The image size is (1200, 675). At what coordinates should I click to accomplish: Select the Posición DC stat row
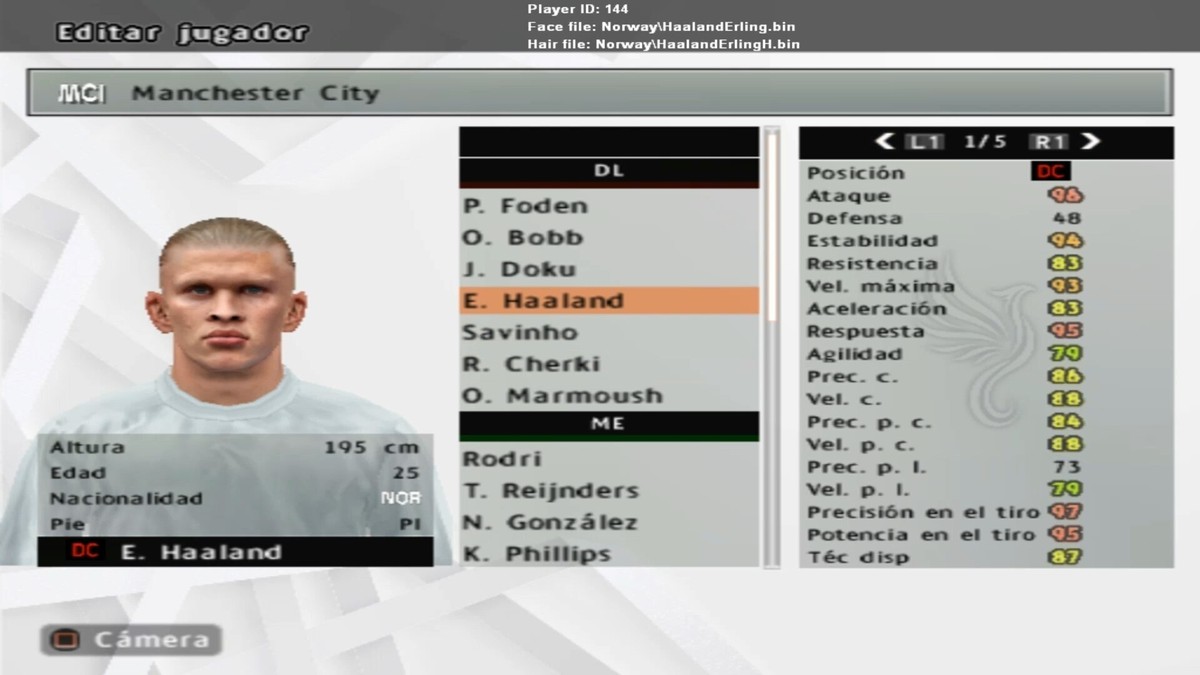pyautogui.click(x=985, y=172)
